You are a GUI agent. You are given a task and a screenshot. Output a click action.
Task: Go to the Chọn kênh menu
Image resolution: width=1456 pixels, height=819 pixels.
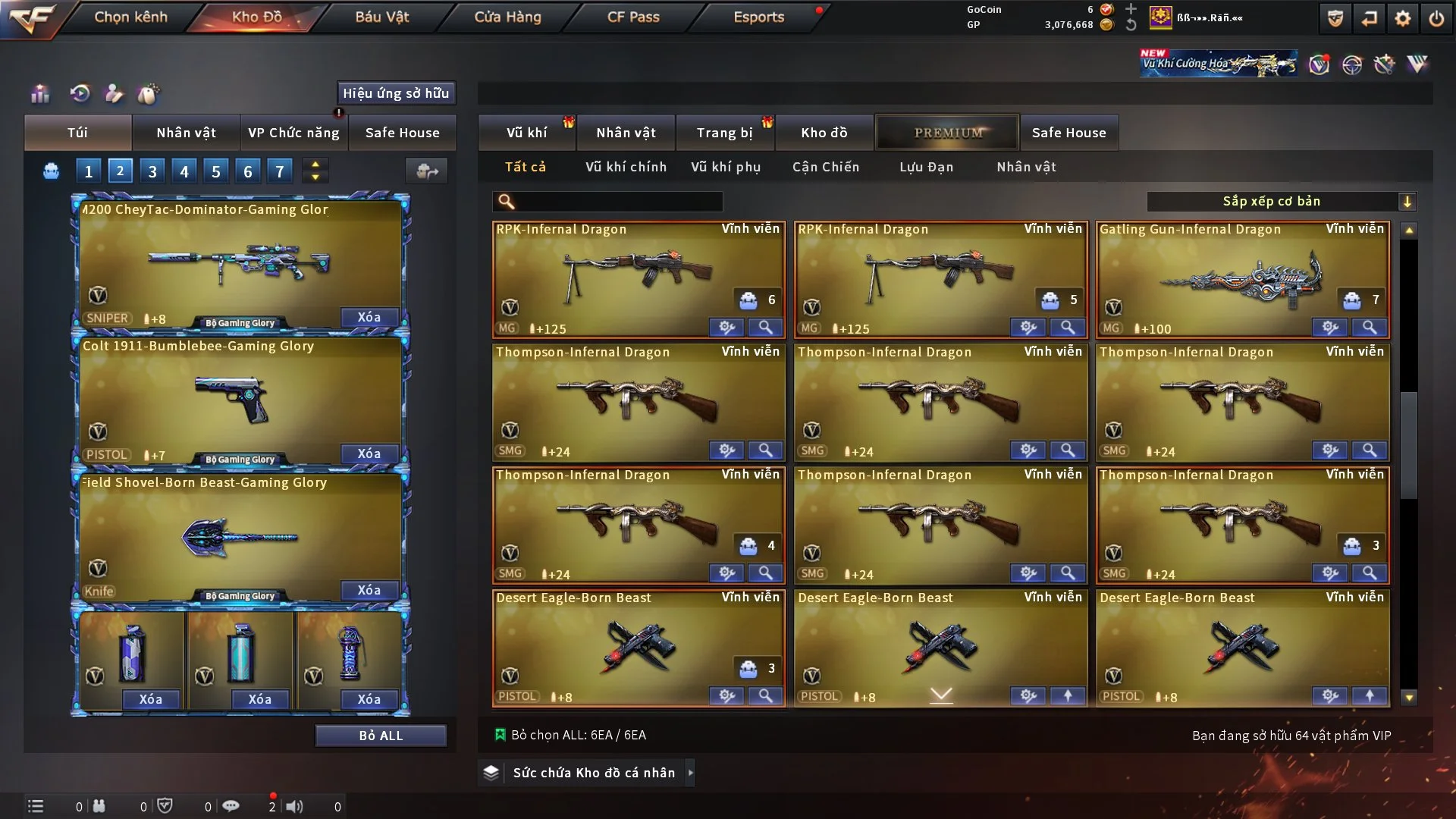(130, 17)
